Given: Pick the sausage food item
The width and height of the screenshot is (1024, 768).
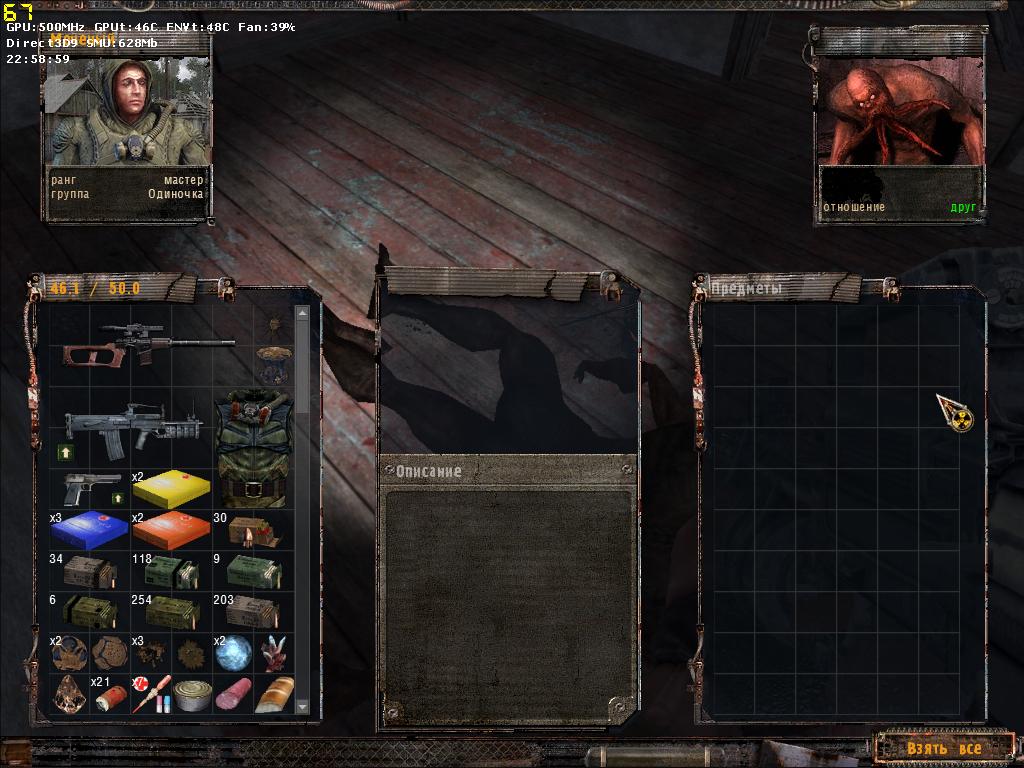Looking at the screenshot, I should pyautogui.click(x=232, y=693).
